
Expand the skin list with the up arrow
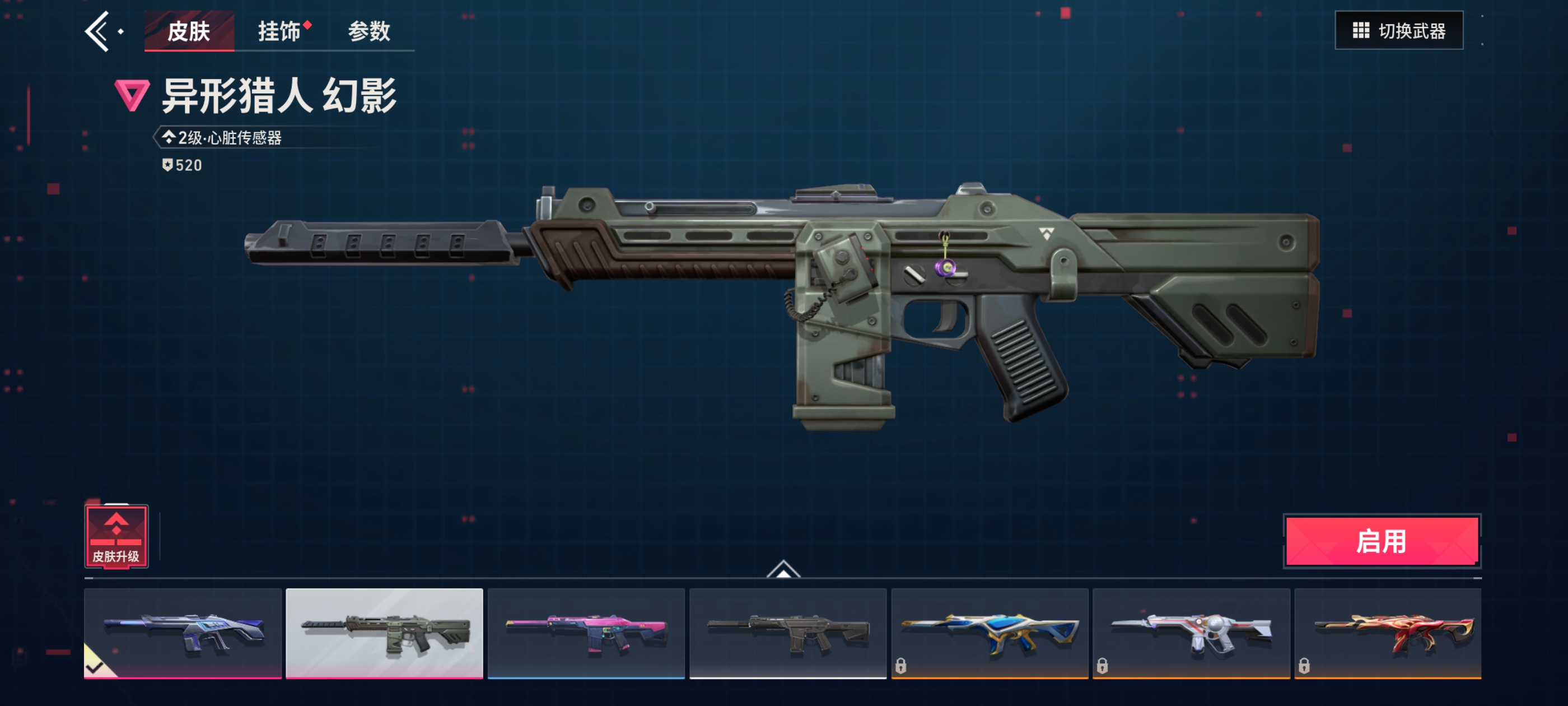coord(783,569)
